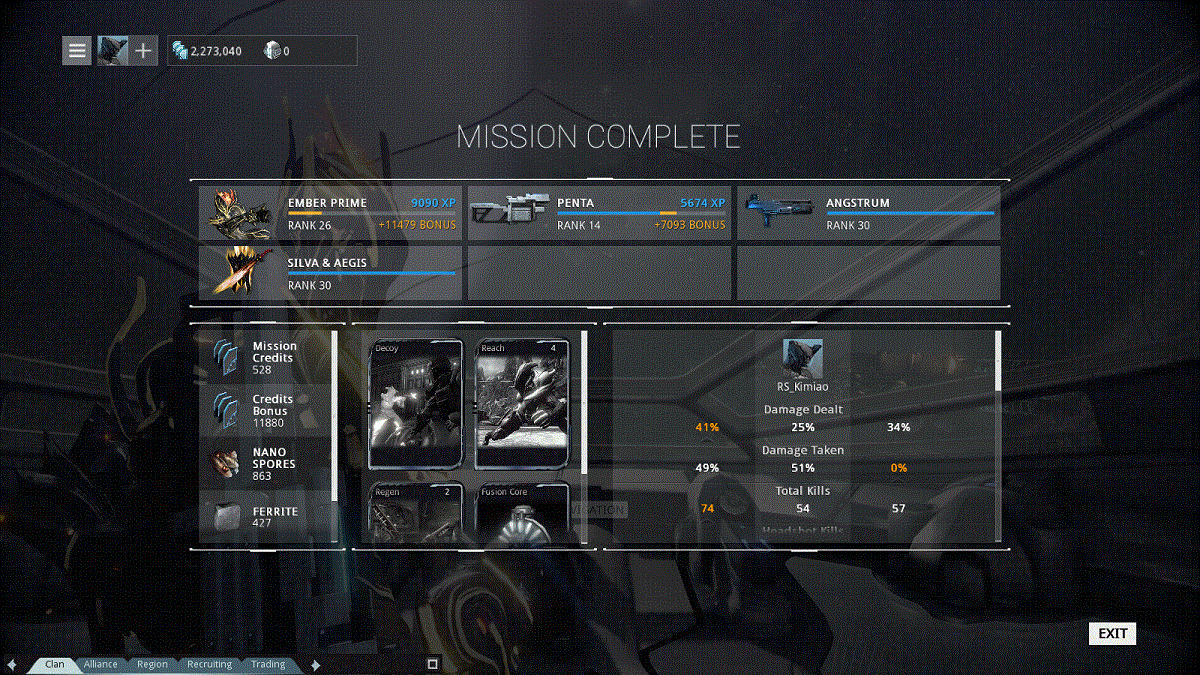Screen dimensions: 1200x675
Task: Select the Regen mod card
Action: pos(416,513)
